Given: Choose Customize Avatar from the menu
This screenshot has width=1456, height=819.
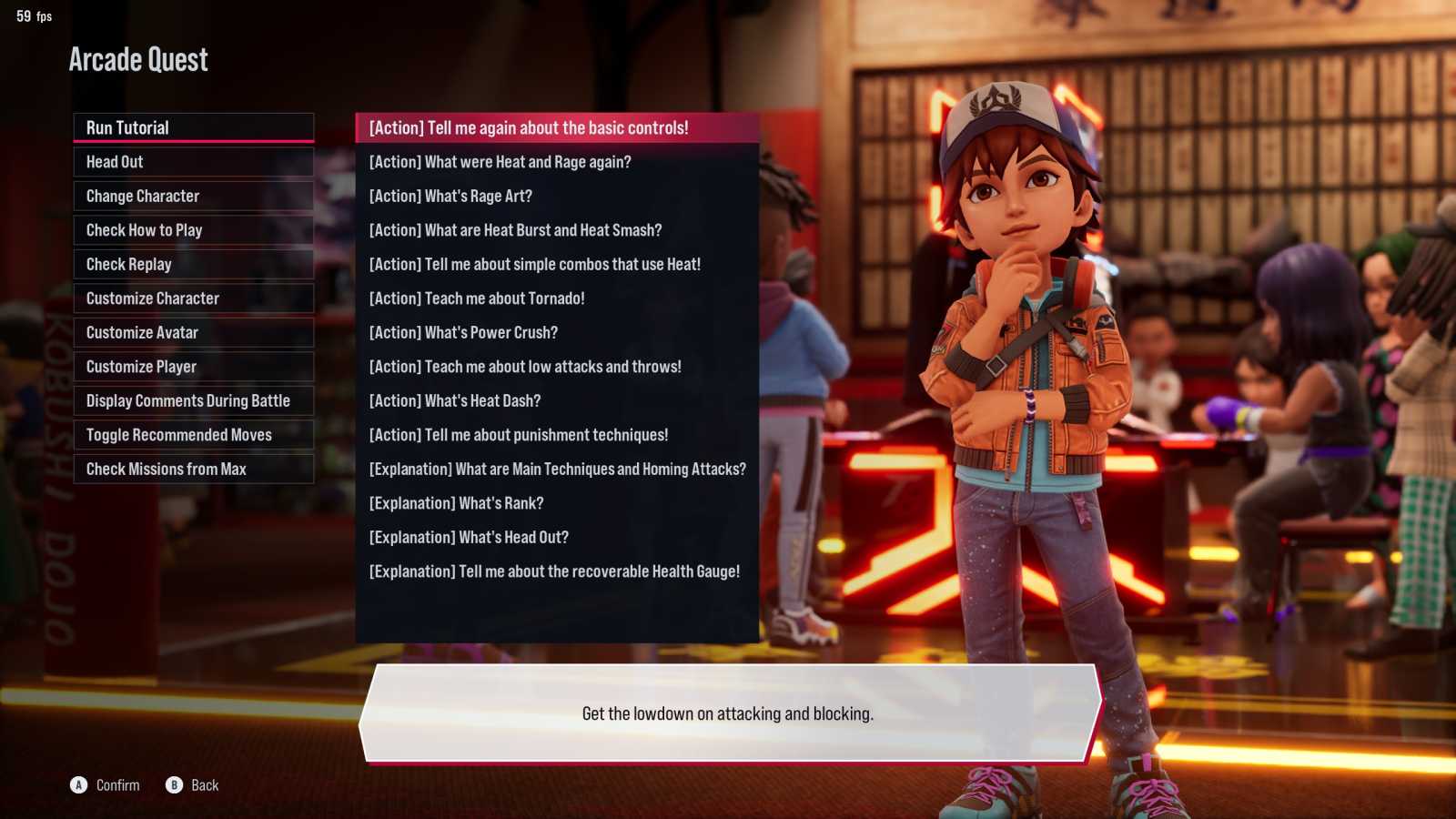Looking at the screenshot, I should [193, 333].
